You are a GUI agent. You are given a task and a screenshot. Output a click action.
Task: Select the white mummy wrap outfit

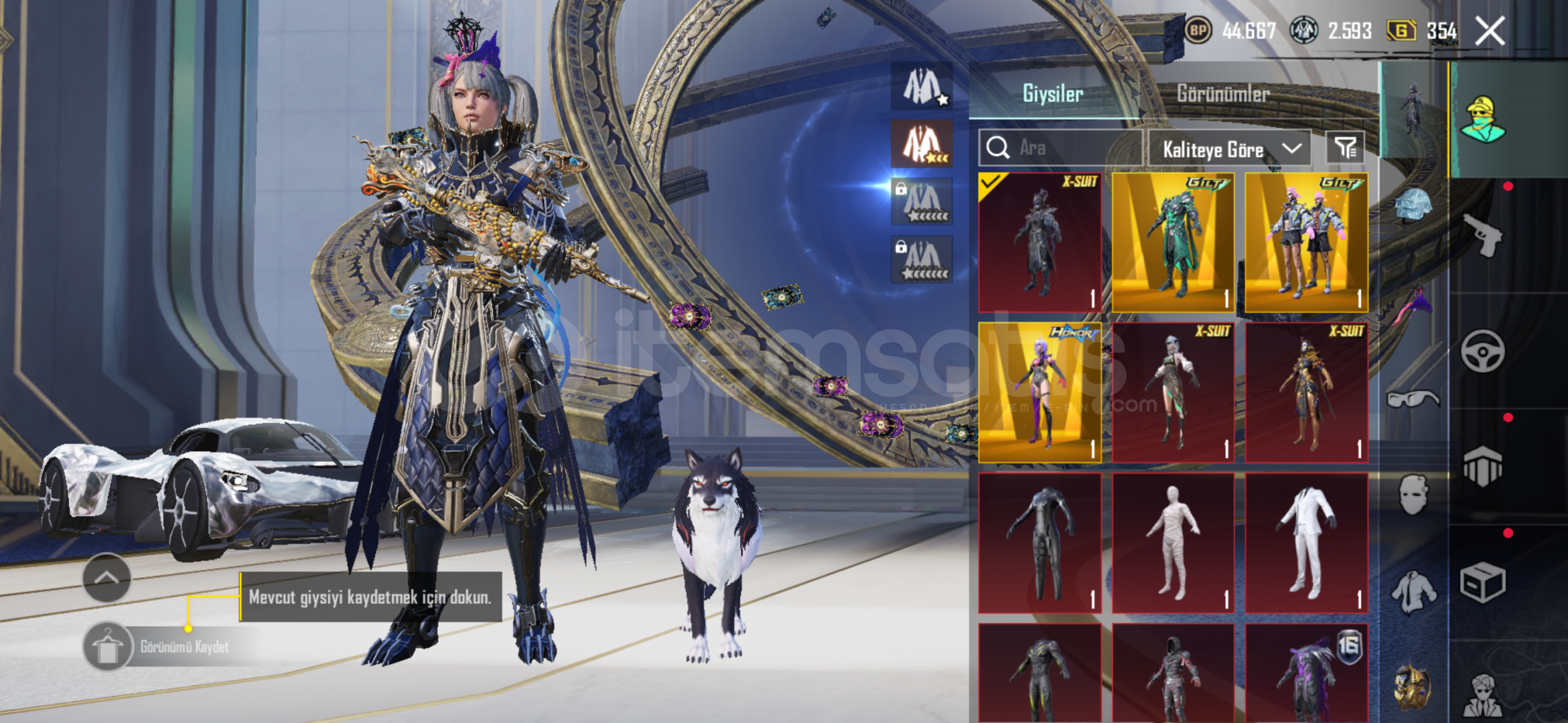pyautogui.click(x=1173, y=543)
